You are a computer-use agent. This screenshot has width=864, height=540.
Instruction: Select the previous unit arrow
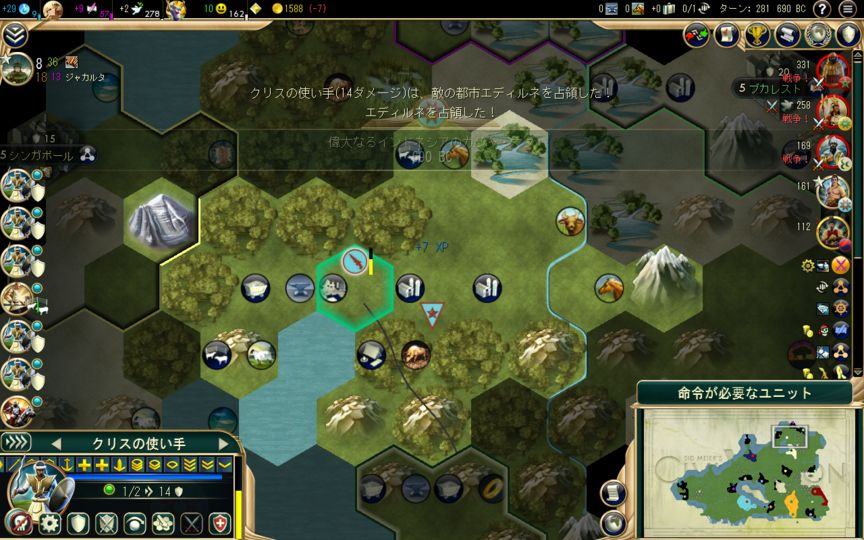click(56, 442)
